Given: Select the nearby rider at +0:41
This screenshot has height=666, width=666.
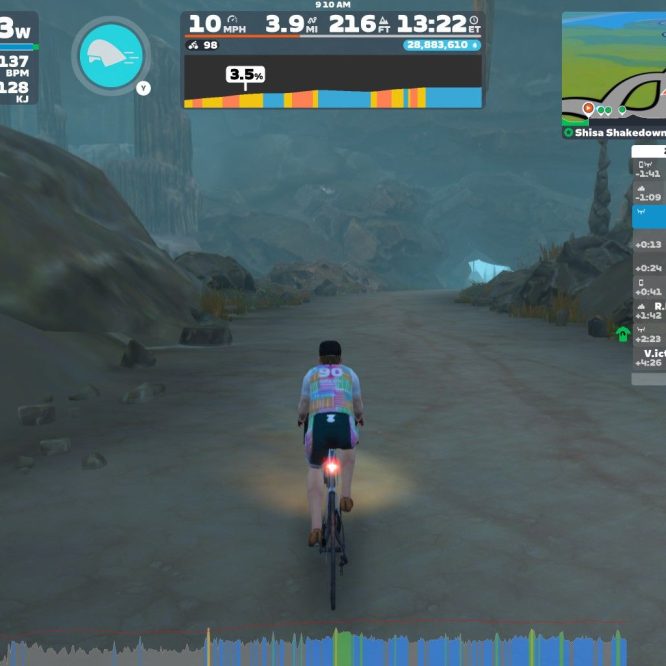Looking at the screenshot, I should [x=649, y=287].
